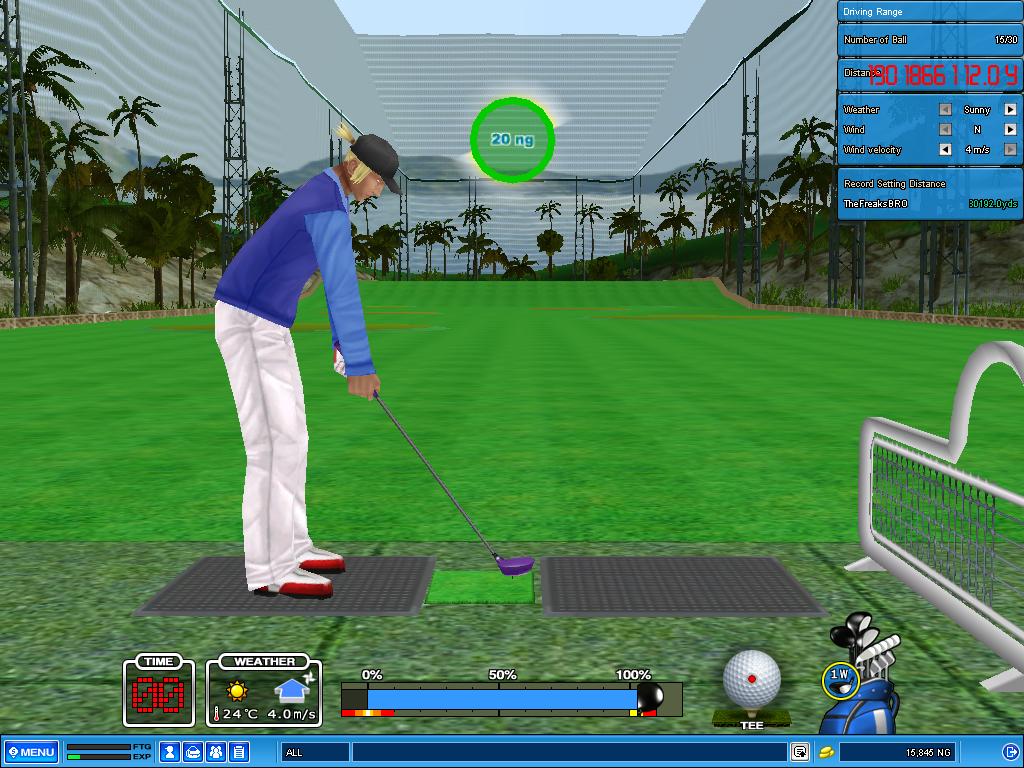Open the MENU button
Image resolution: width=1024 pixels, height=768 pixels.
click(x=32, y=752)
